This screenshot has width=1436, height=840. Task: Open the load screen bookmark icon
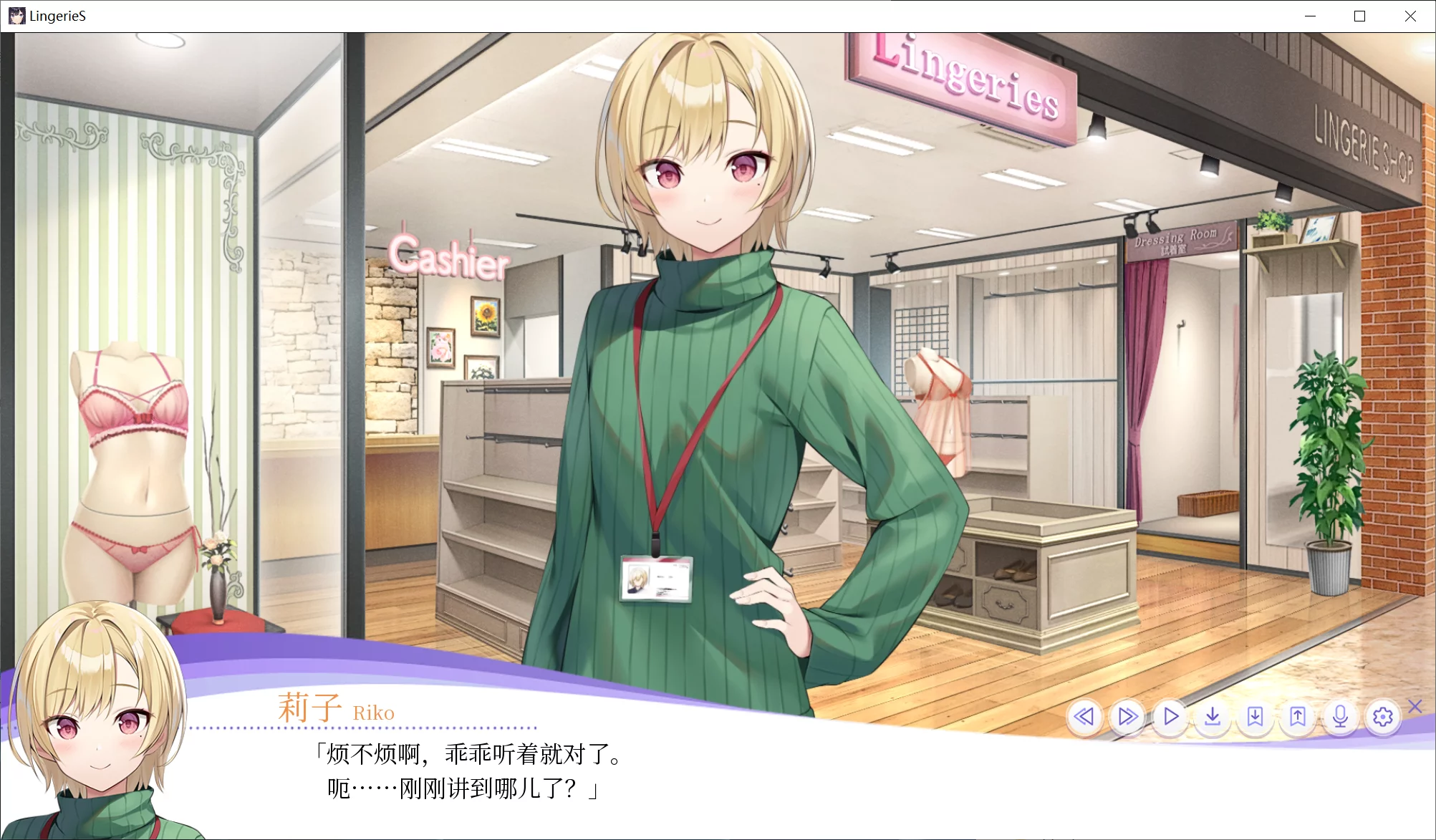(1297, 716)
